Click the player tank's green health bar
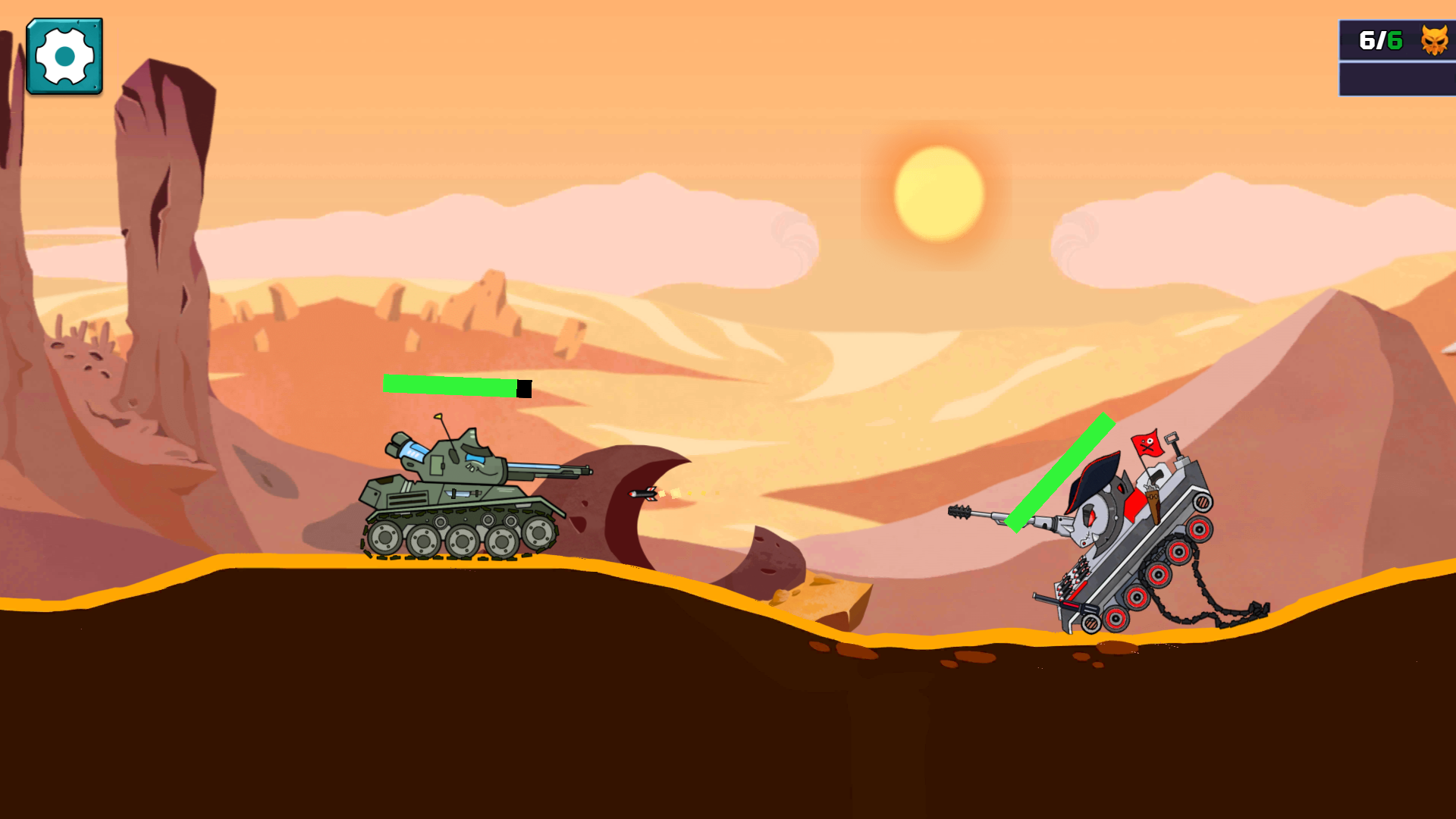The width and height of the screenshot is (1456, 819). pos(451,385)
